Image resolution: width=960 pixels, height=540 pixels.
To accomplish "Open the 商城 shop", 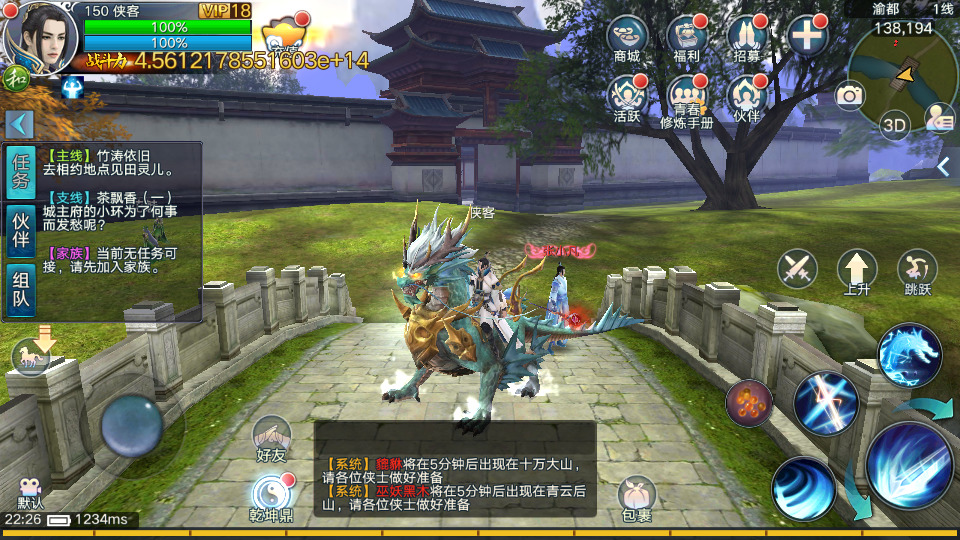I will pyautogui.click(x=627, y=38).
